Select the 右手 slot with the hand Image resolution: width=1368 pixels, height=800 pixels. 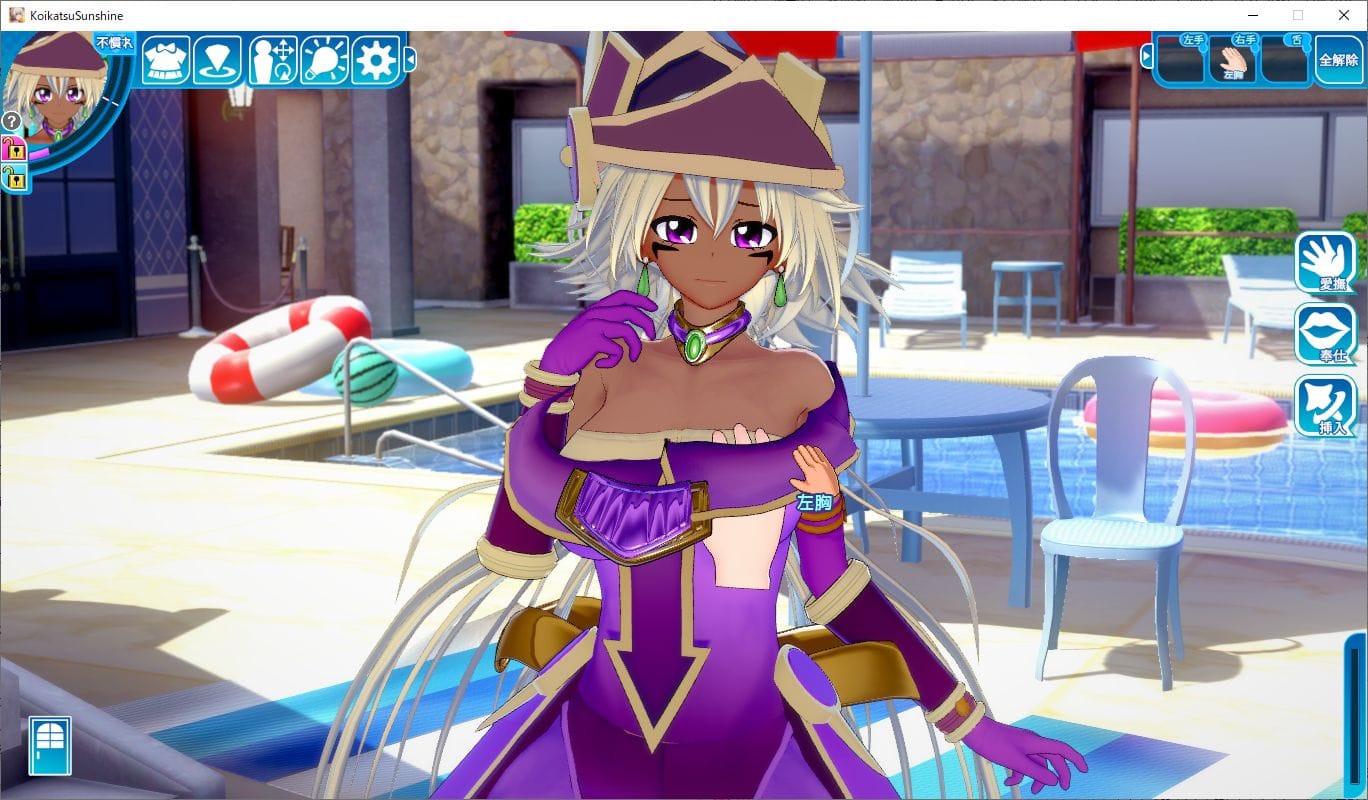pyautogui.click(x=1232, y=60)
